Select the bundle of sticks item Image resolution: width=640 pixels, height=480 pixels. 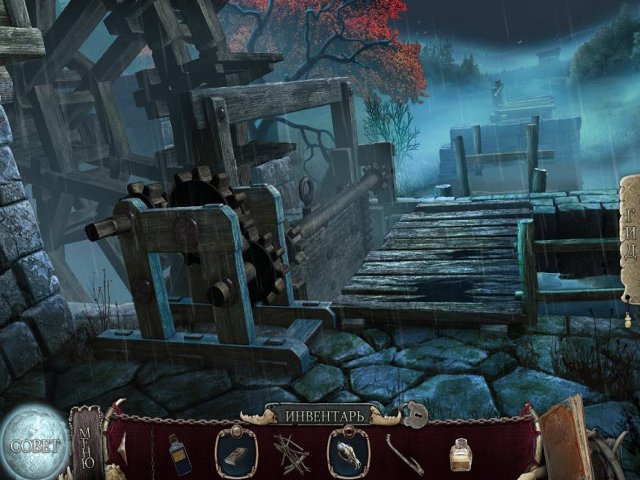(x=292, y=451)
